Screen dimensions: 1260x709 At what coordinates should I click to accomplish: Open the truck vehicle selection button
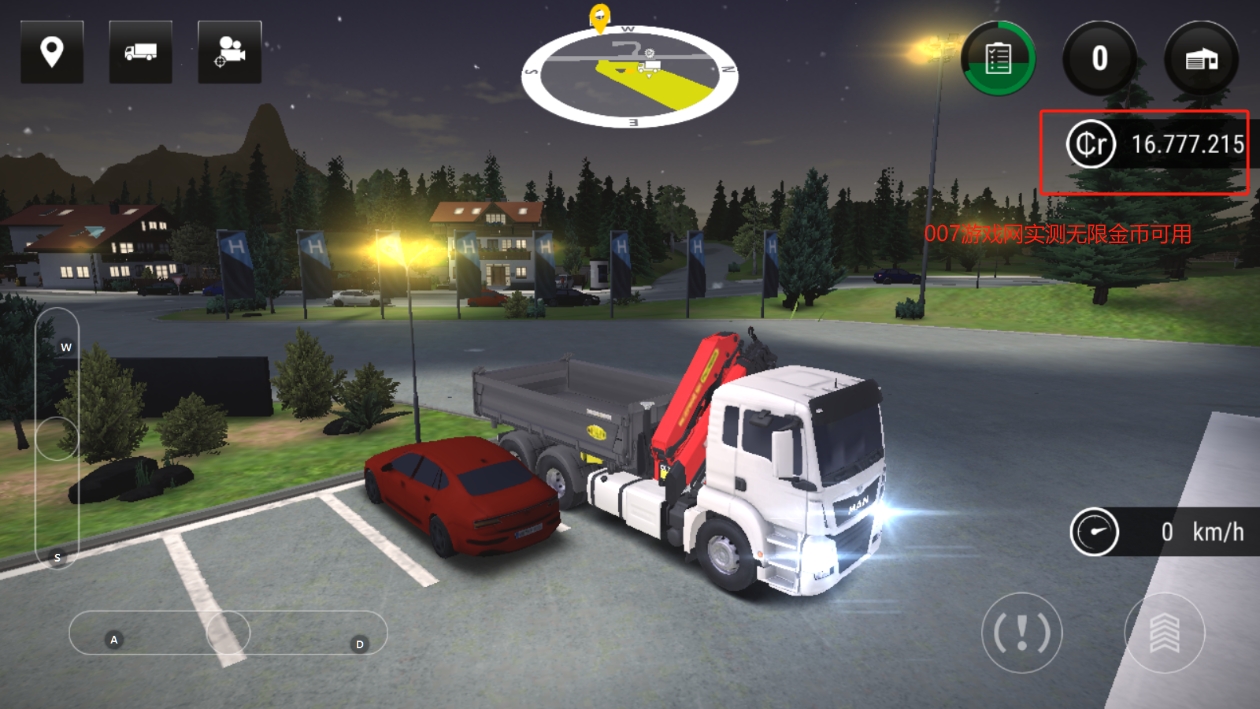[140, 52]
